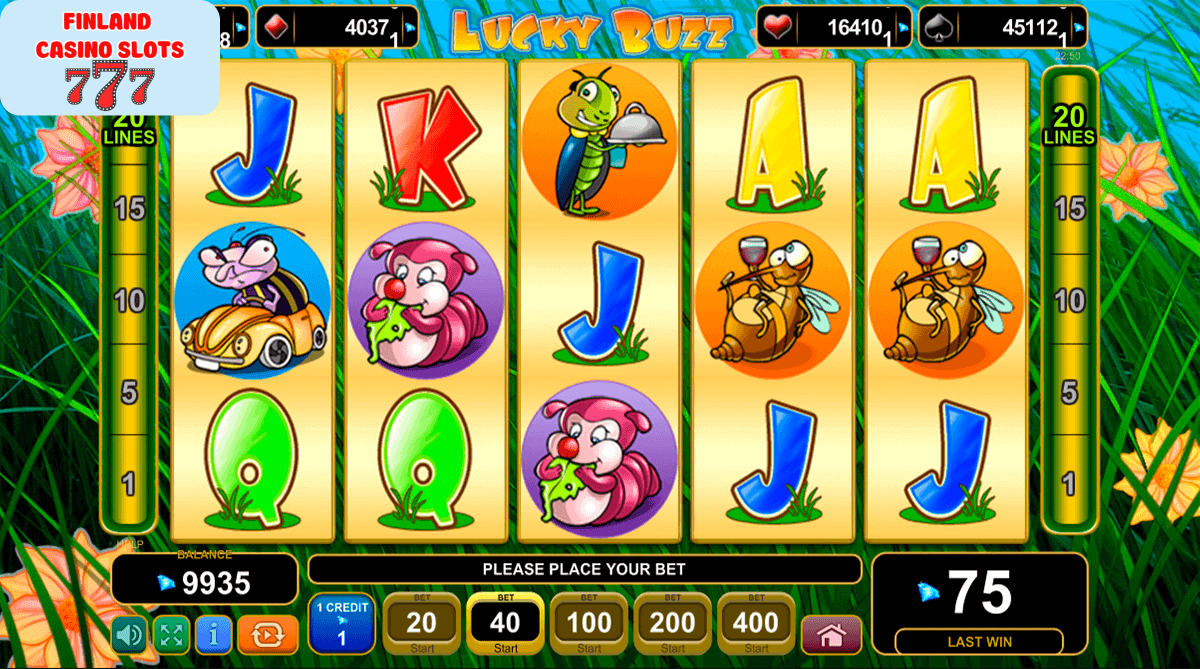Place a 100 bet and start
This screenshot has width=1200, height=669.
coord(589,625)
